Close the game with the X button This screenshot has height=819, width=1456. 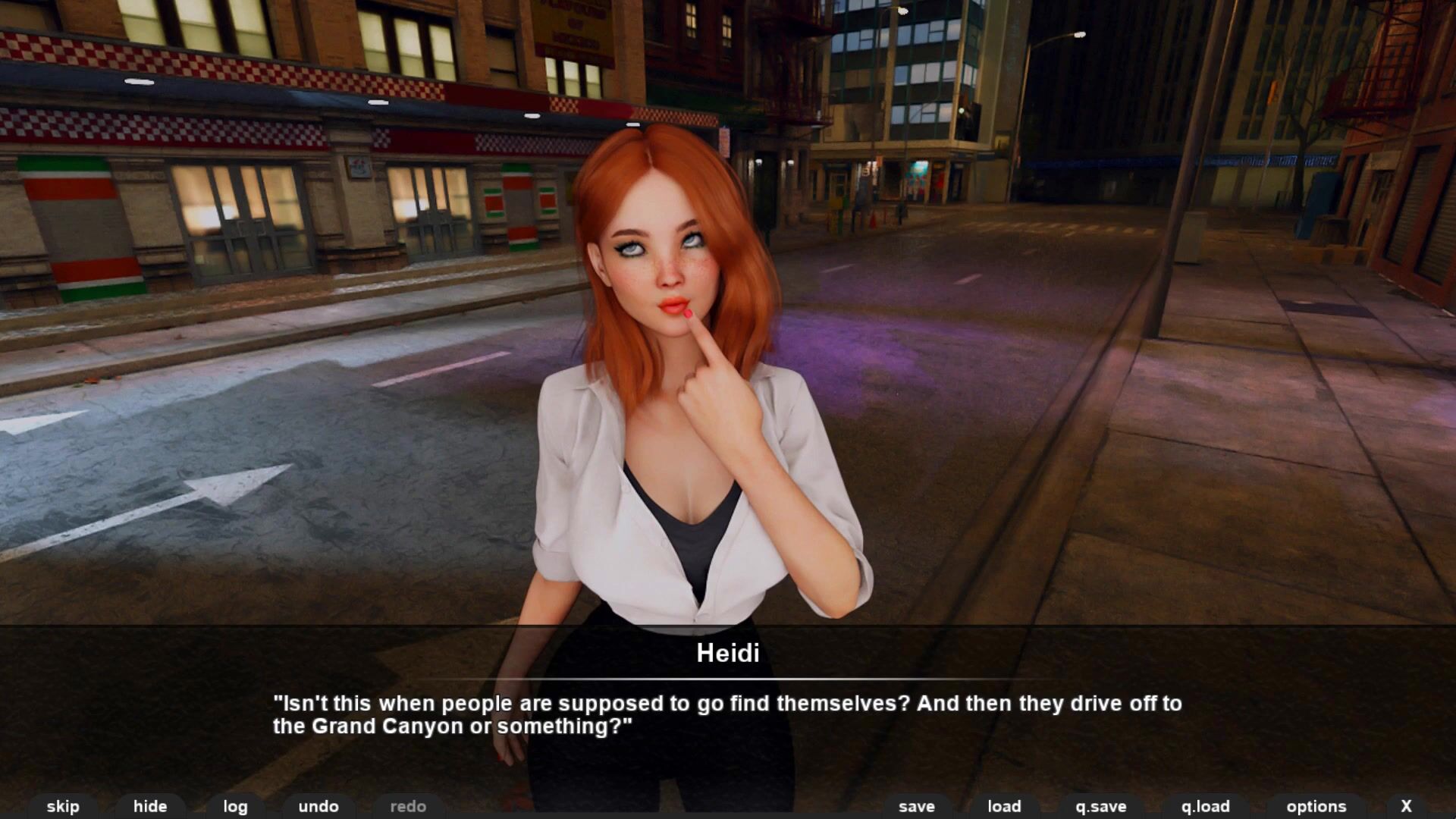click(1407, 806)
